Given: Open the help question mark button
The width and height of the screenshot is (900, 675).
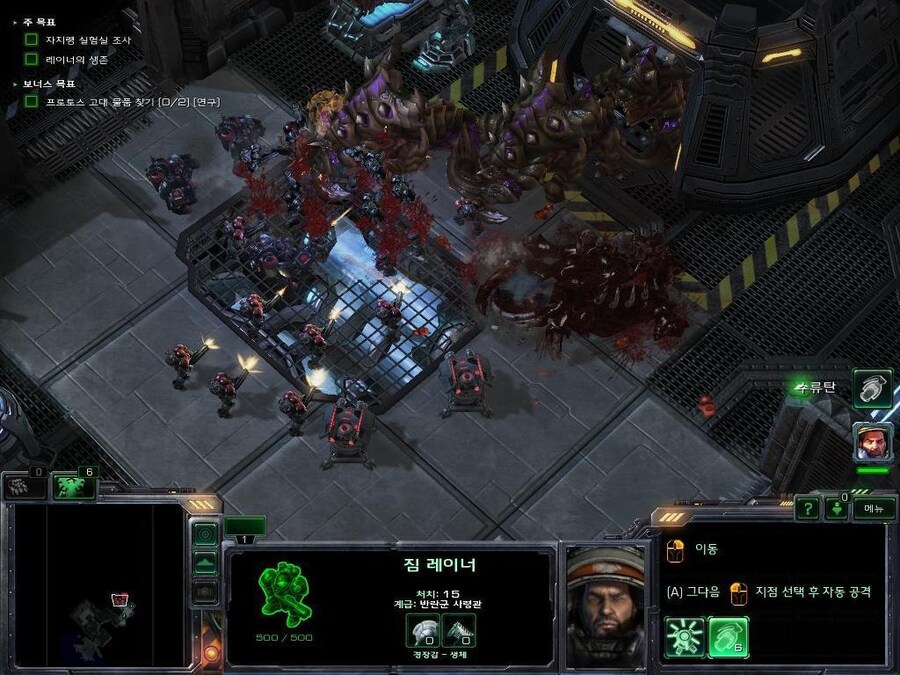Looking at the screenshot, I should 807,507.
